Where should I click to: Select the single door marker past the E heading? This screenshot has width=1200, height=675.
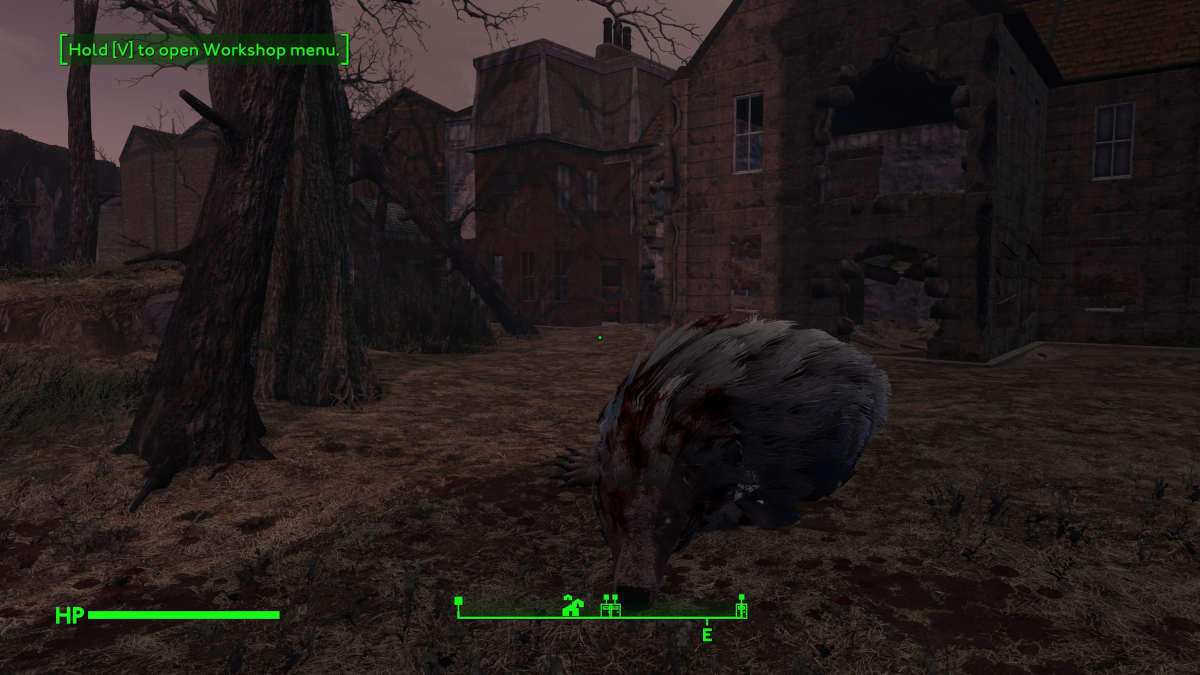(x=741, y=606)
